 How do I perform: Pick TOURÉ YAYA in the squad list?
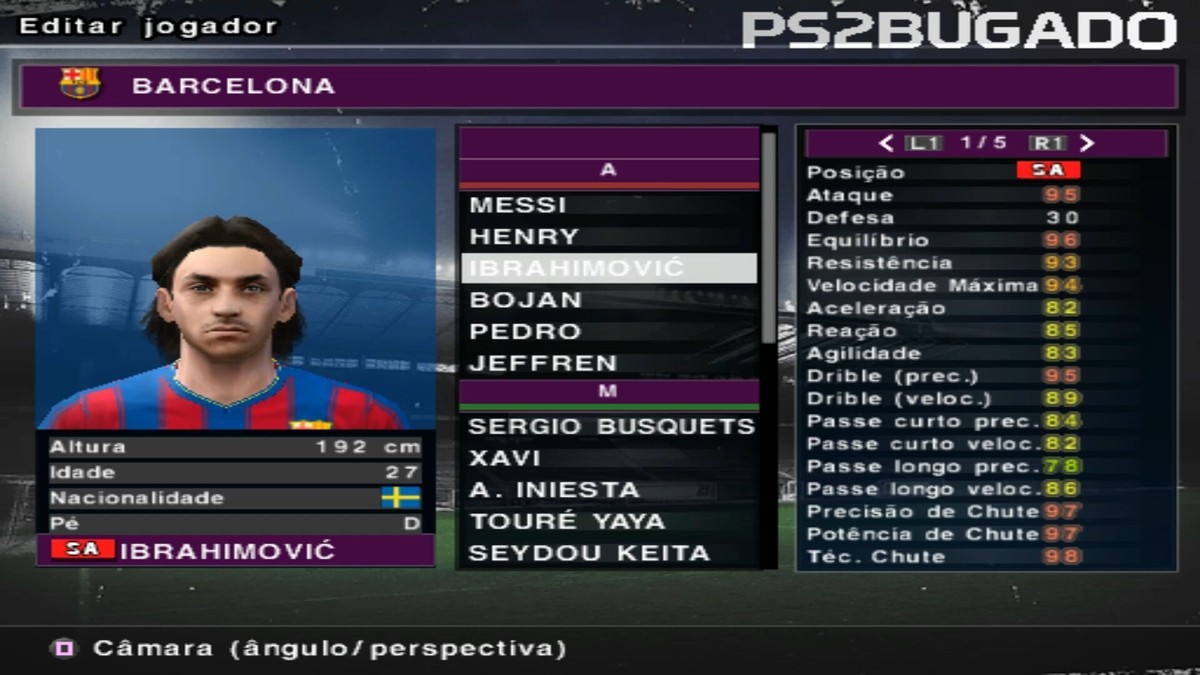(x=566, y=522)
